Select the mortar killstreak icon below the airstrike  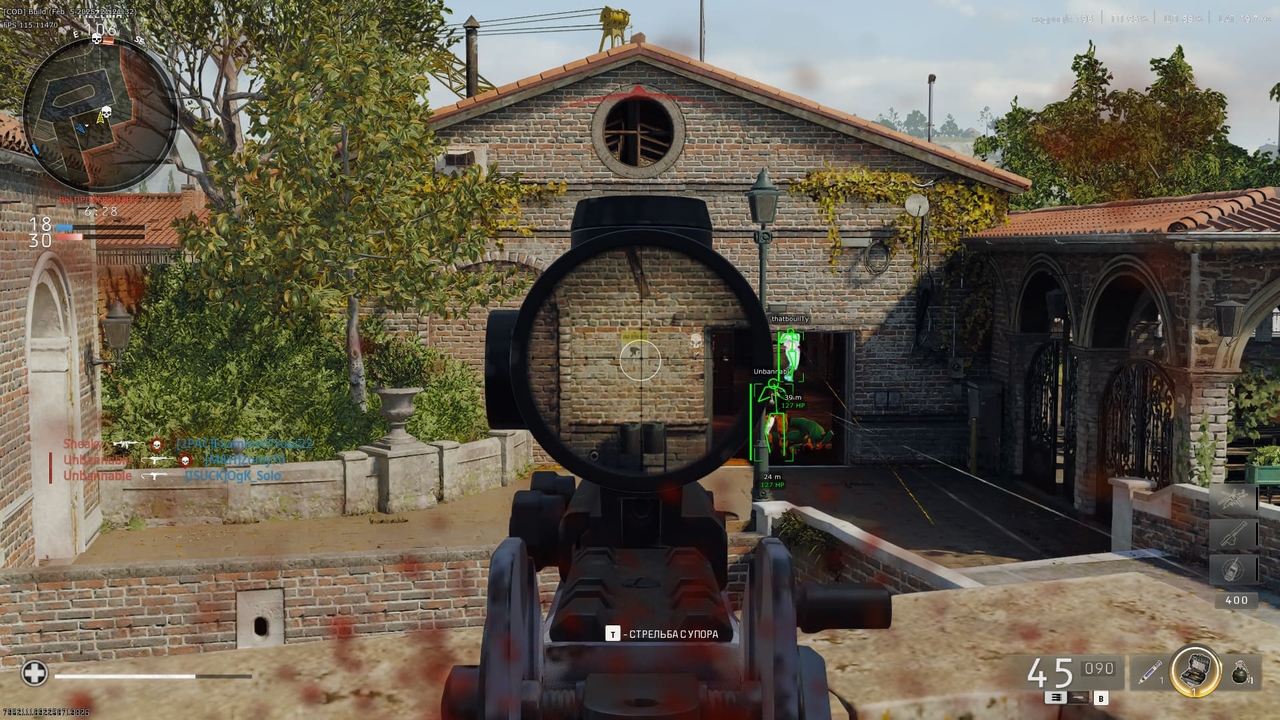(1234, 533)
